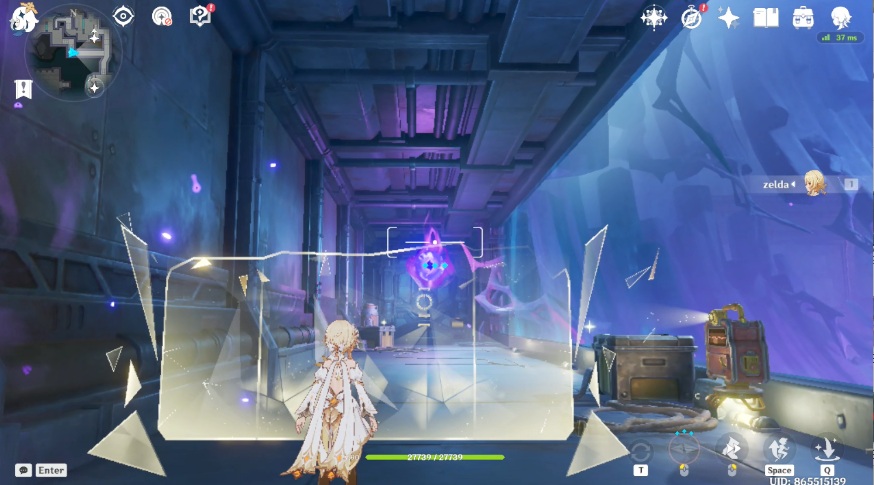Open the open-book archive icon

coord(766,17)
